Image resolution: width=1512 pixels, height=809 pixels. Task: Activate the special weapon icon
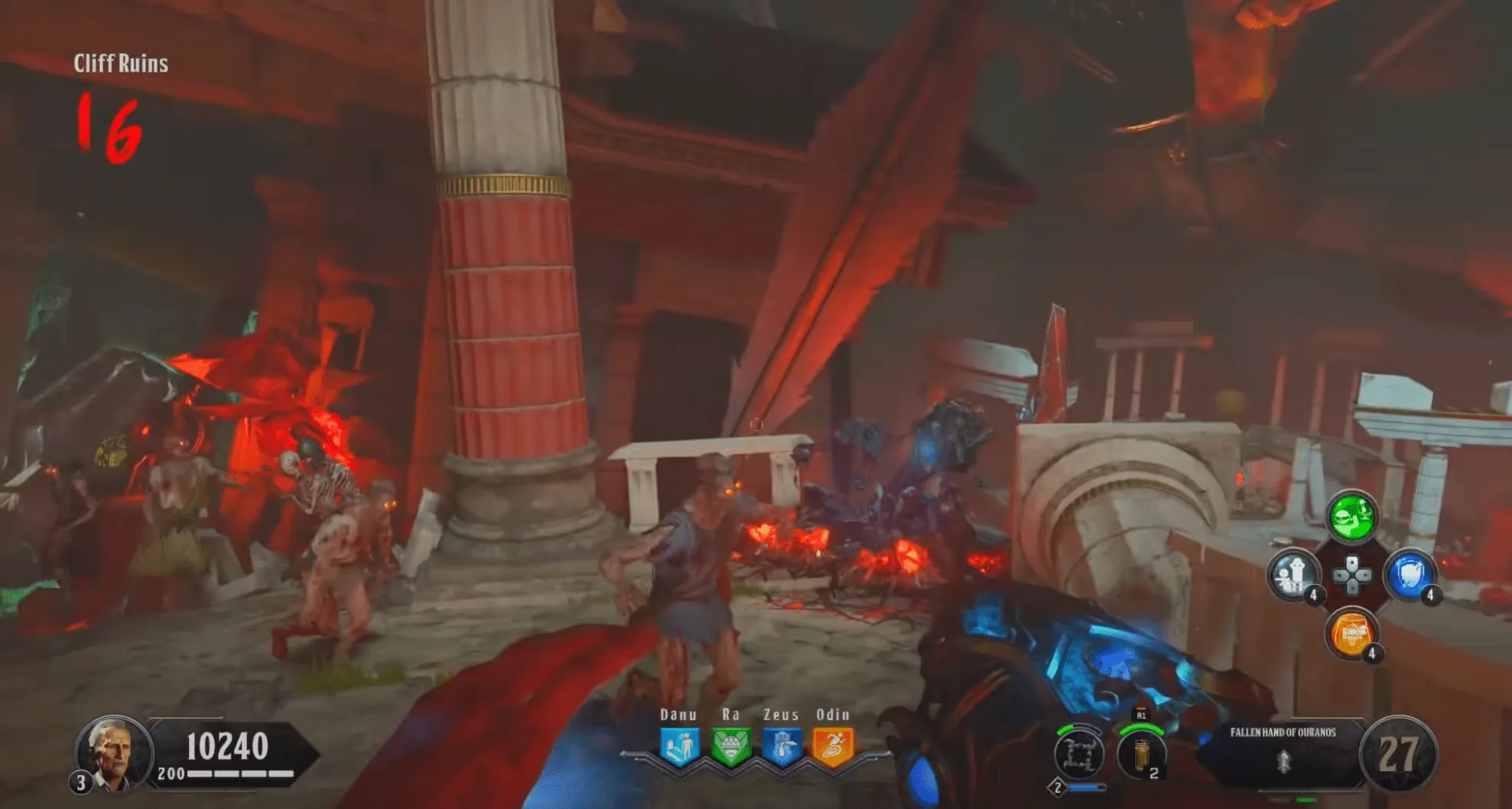(1078, 754)
